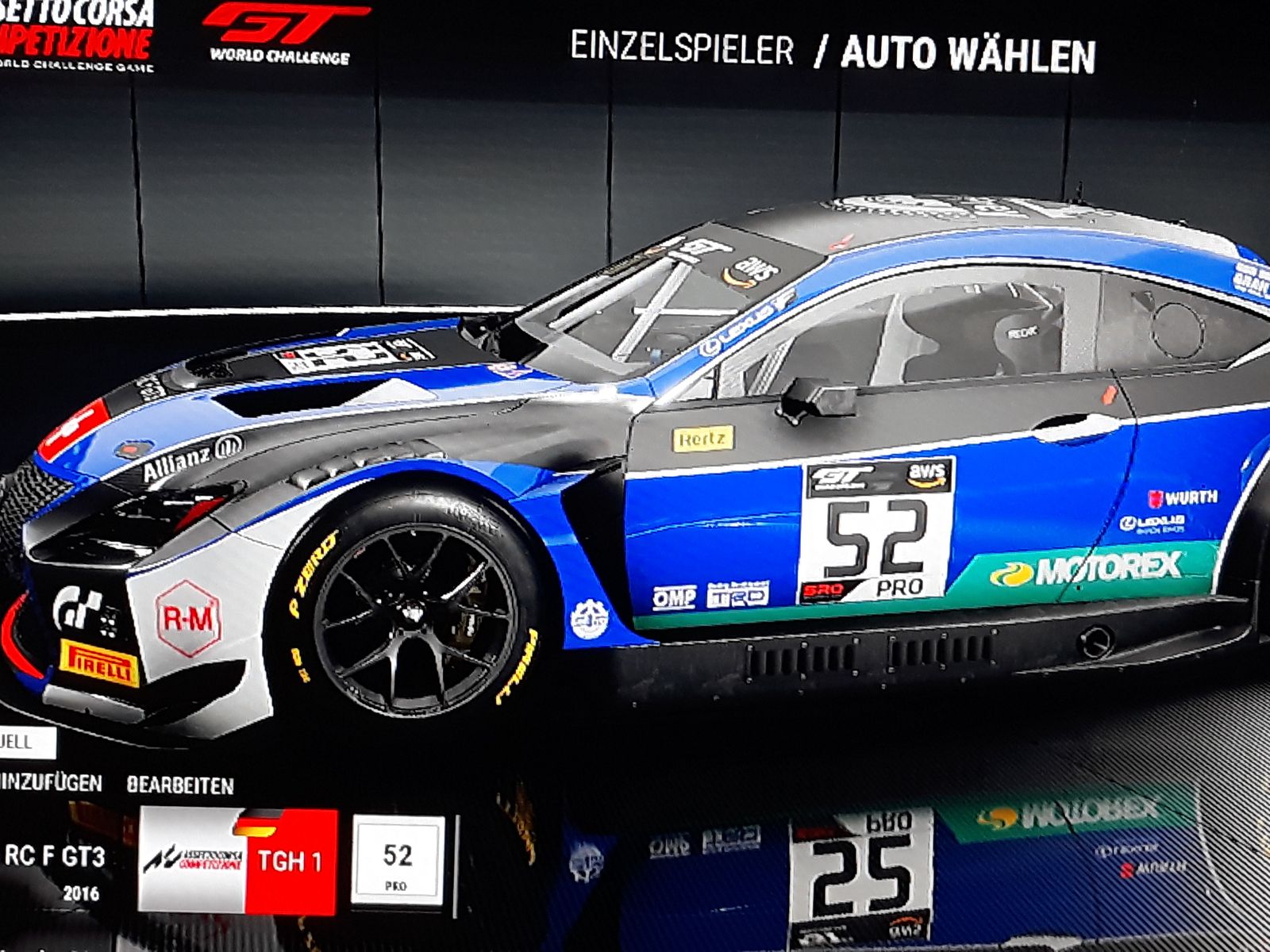Select the TGH 1 team entry
The width and height of the screenshot is (1270, 952).
tap(238, 861)
